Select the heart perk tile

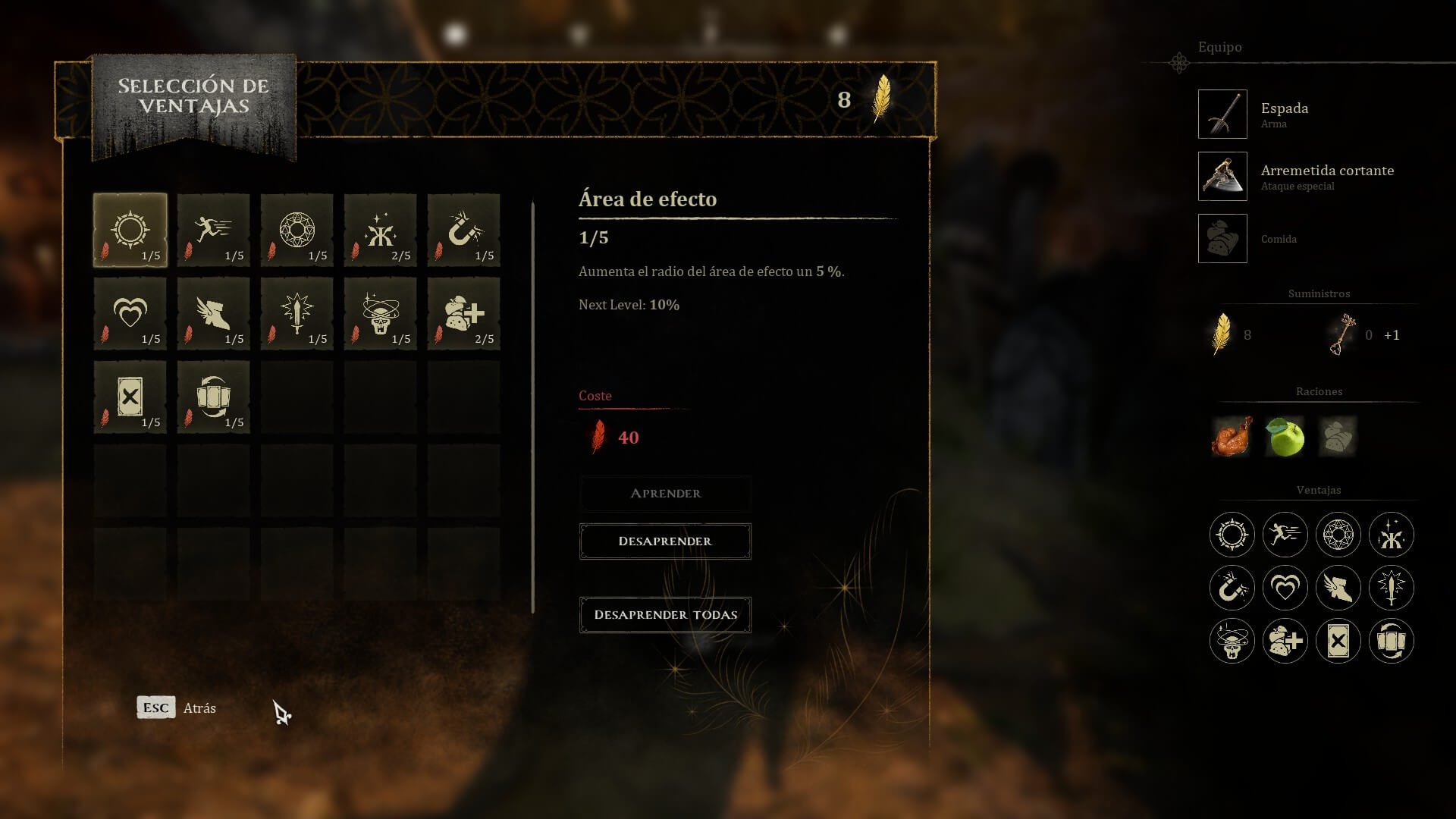pyautogui.click(x=130, y=314)
